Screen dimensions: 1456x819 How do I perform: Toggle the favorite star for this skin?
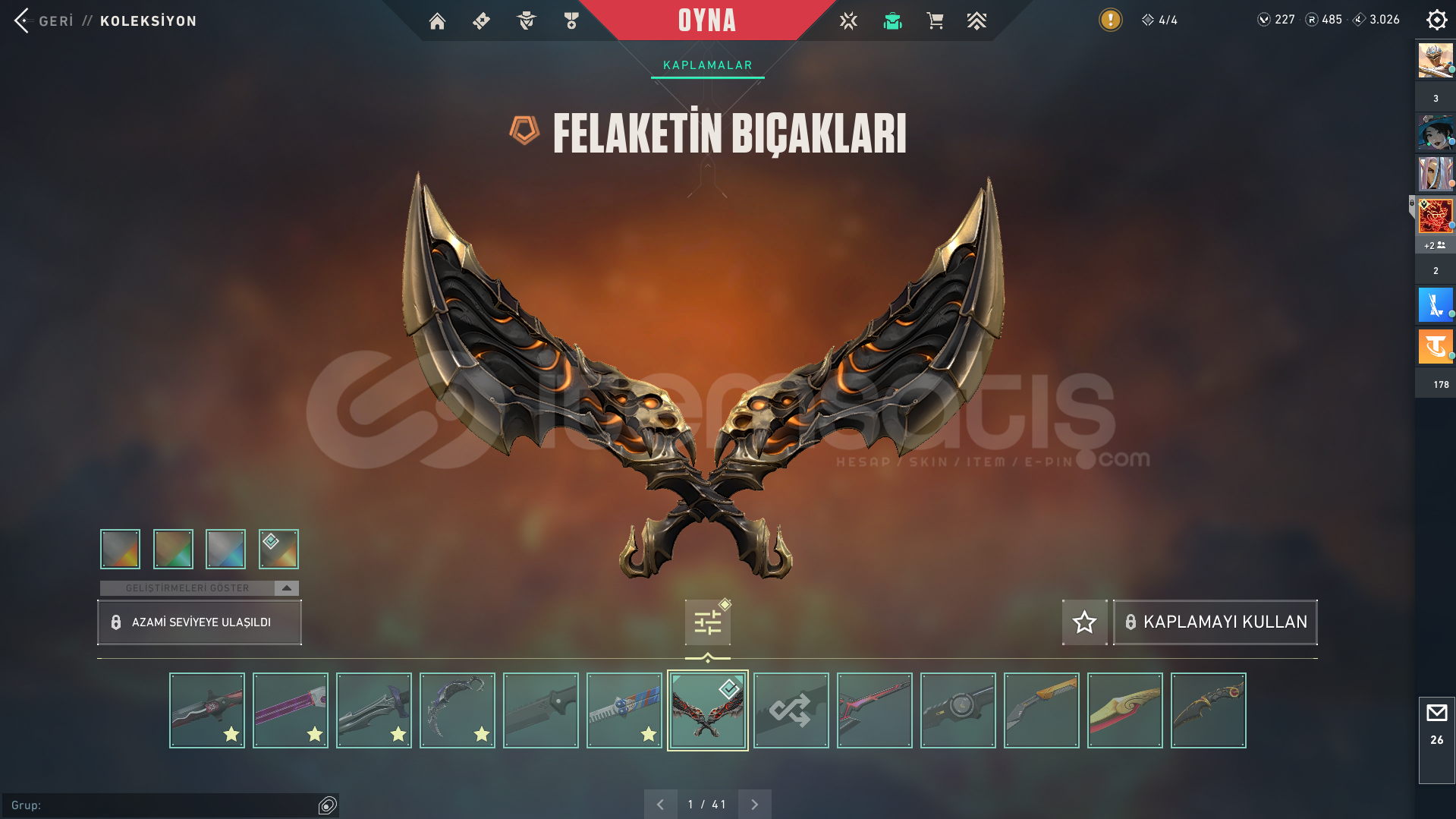1084,622
